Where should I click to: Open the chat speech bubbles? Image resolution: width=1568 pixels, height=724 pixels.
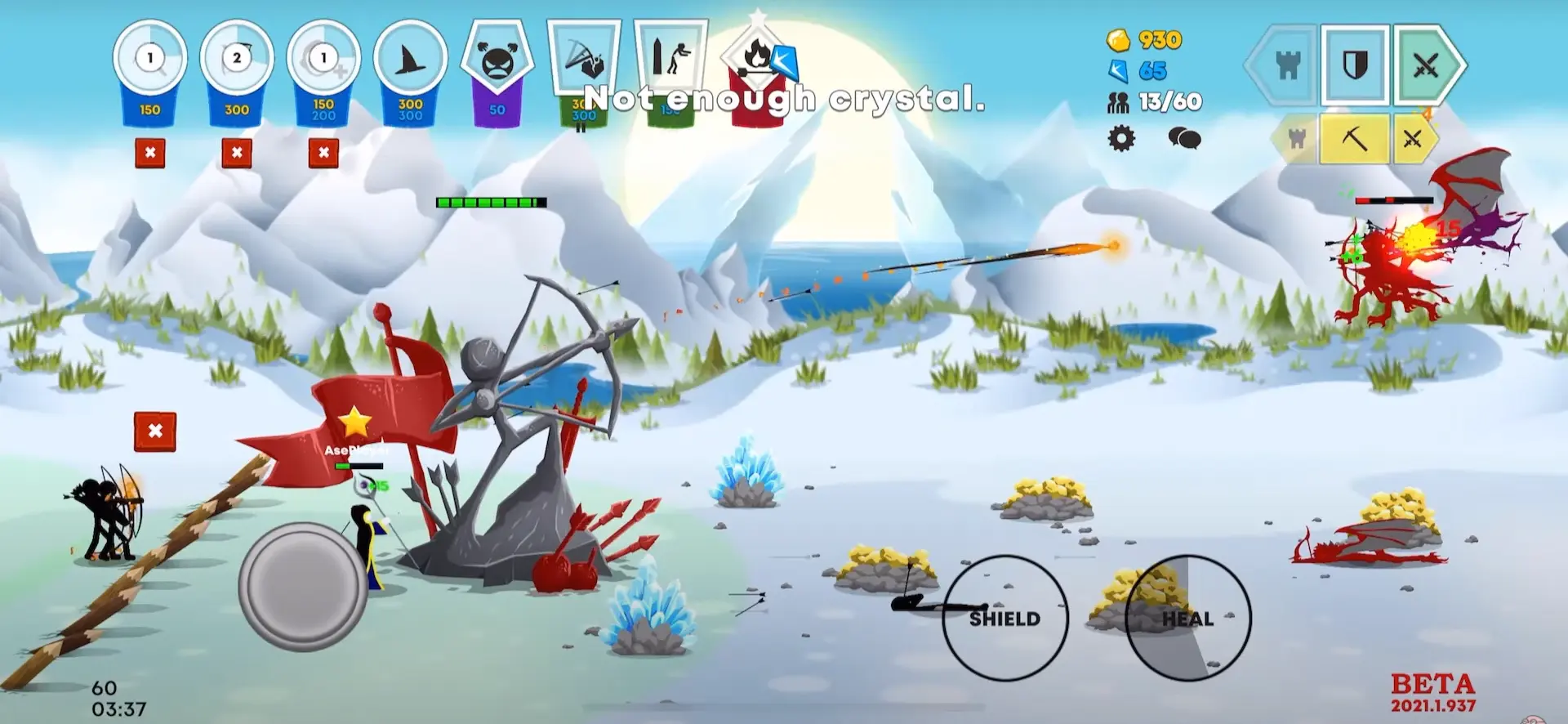(1183, 138)
